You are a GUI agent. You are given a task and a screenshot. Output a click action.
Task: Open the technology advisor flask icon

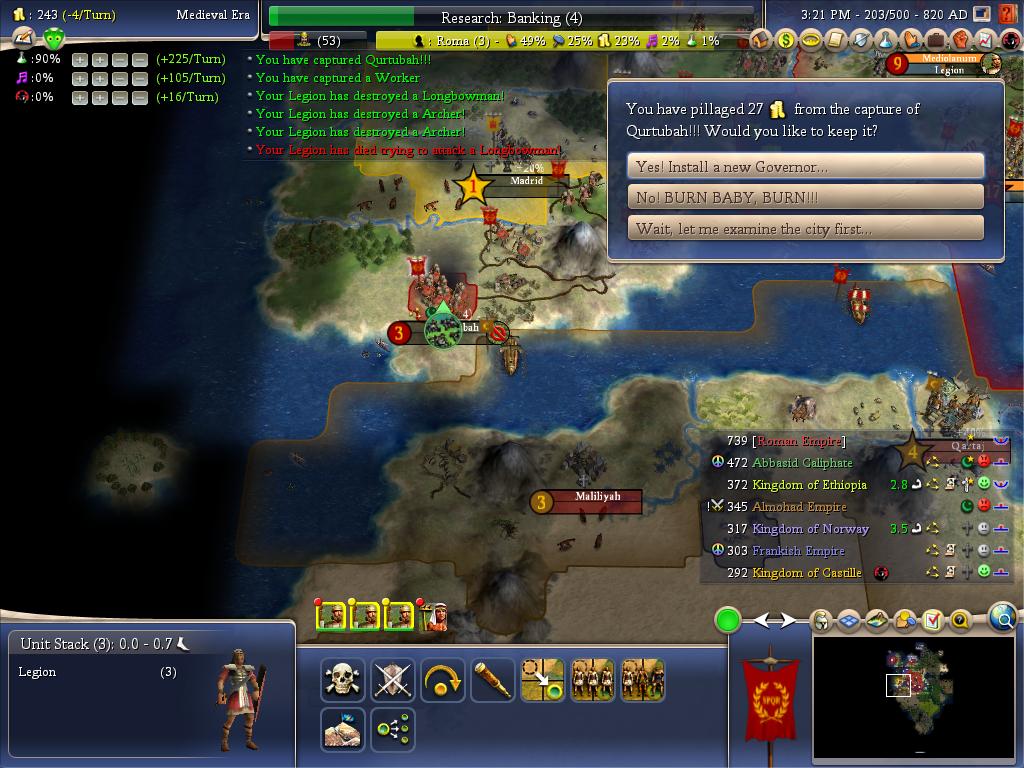[x=886, y=40]
